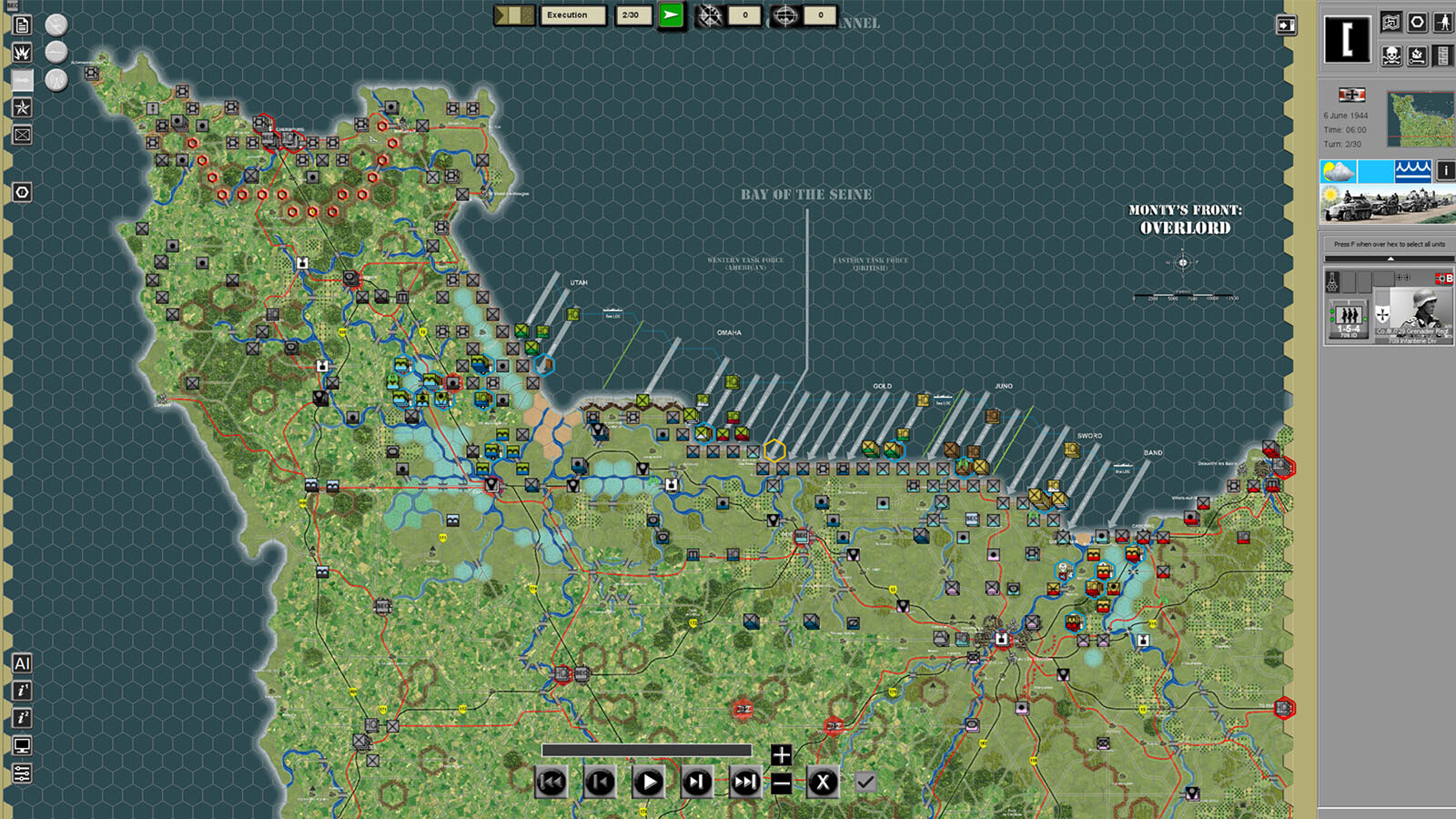Open the AI panel

pos(22,663)
